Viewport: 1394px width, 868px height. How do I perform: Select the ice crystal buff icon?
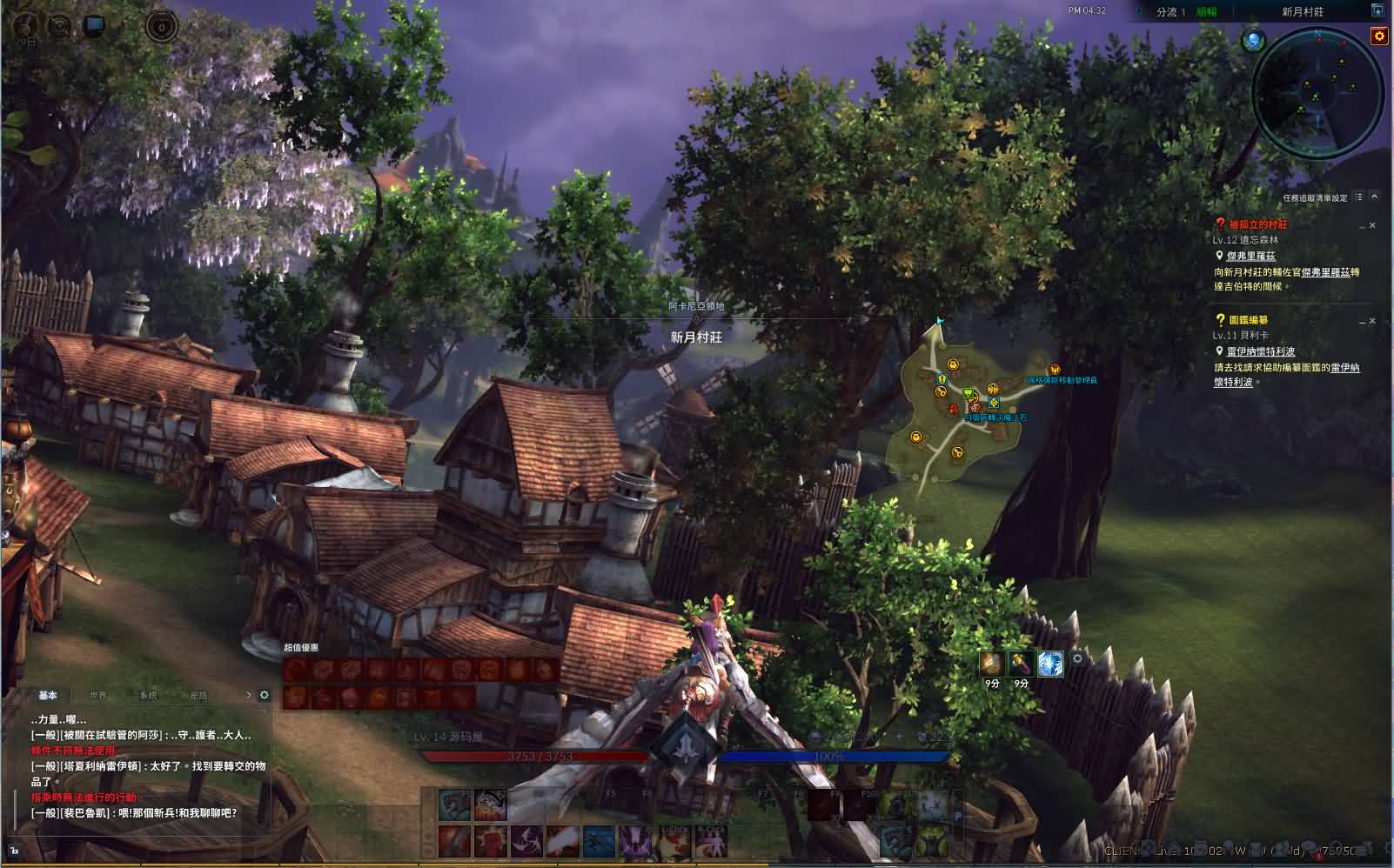point(1050,664)
